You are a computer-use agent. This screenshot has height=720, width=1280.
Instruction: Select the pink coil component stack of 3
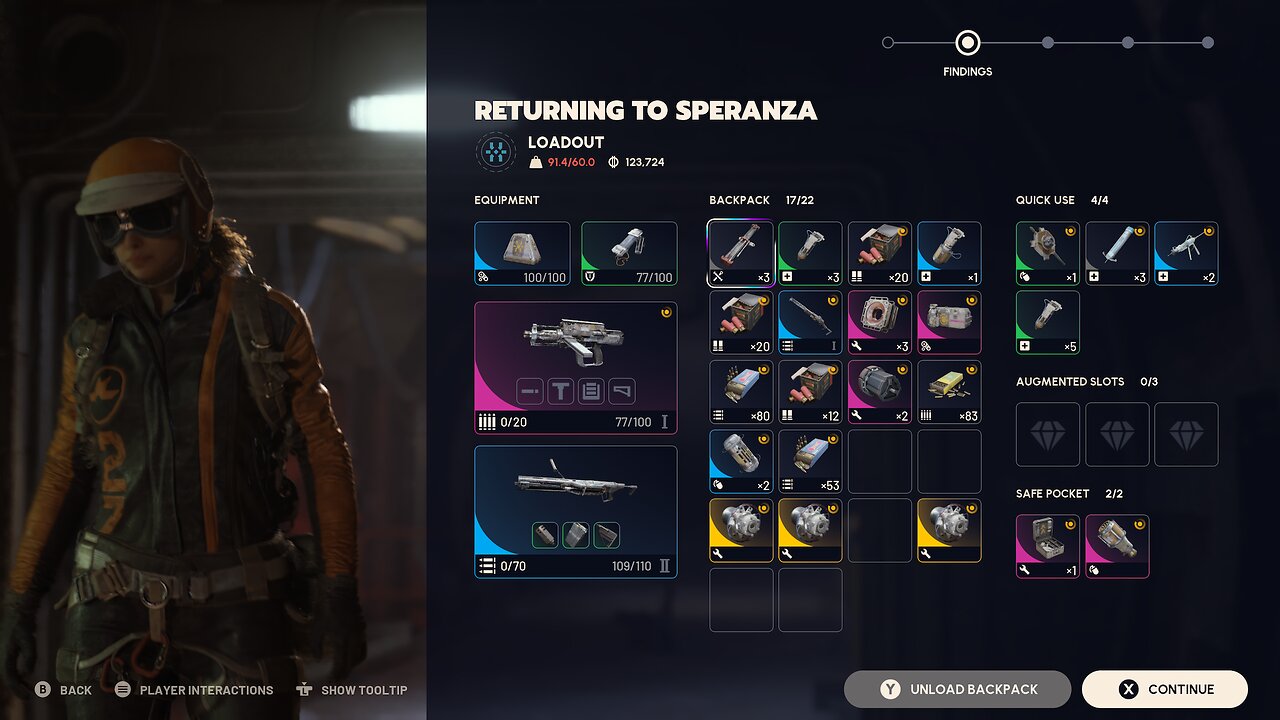[880, 322]
